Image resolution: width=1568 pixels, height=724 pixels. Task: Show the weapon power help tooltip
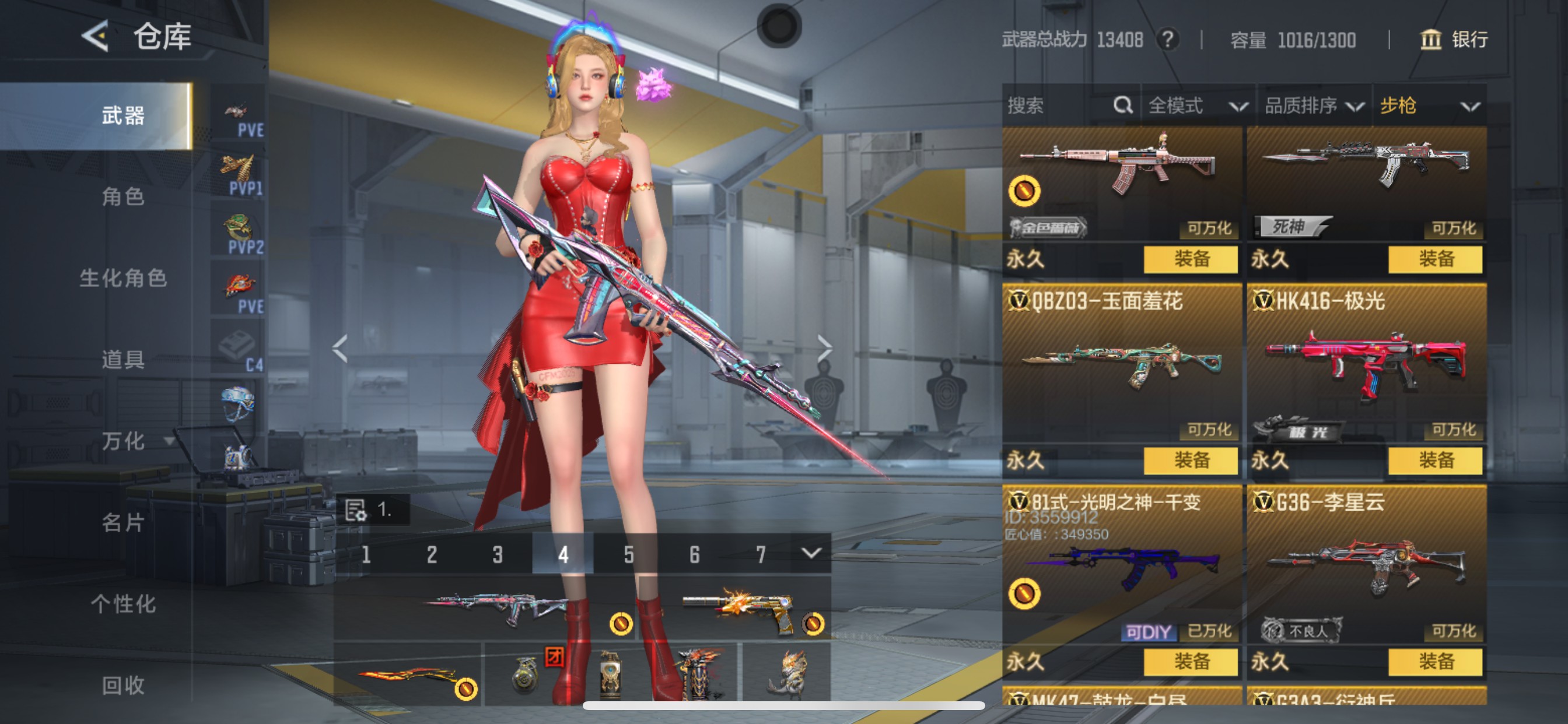point(1167,40)
